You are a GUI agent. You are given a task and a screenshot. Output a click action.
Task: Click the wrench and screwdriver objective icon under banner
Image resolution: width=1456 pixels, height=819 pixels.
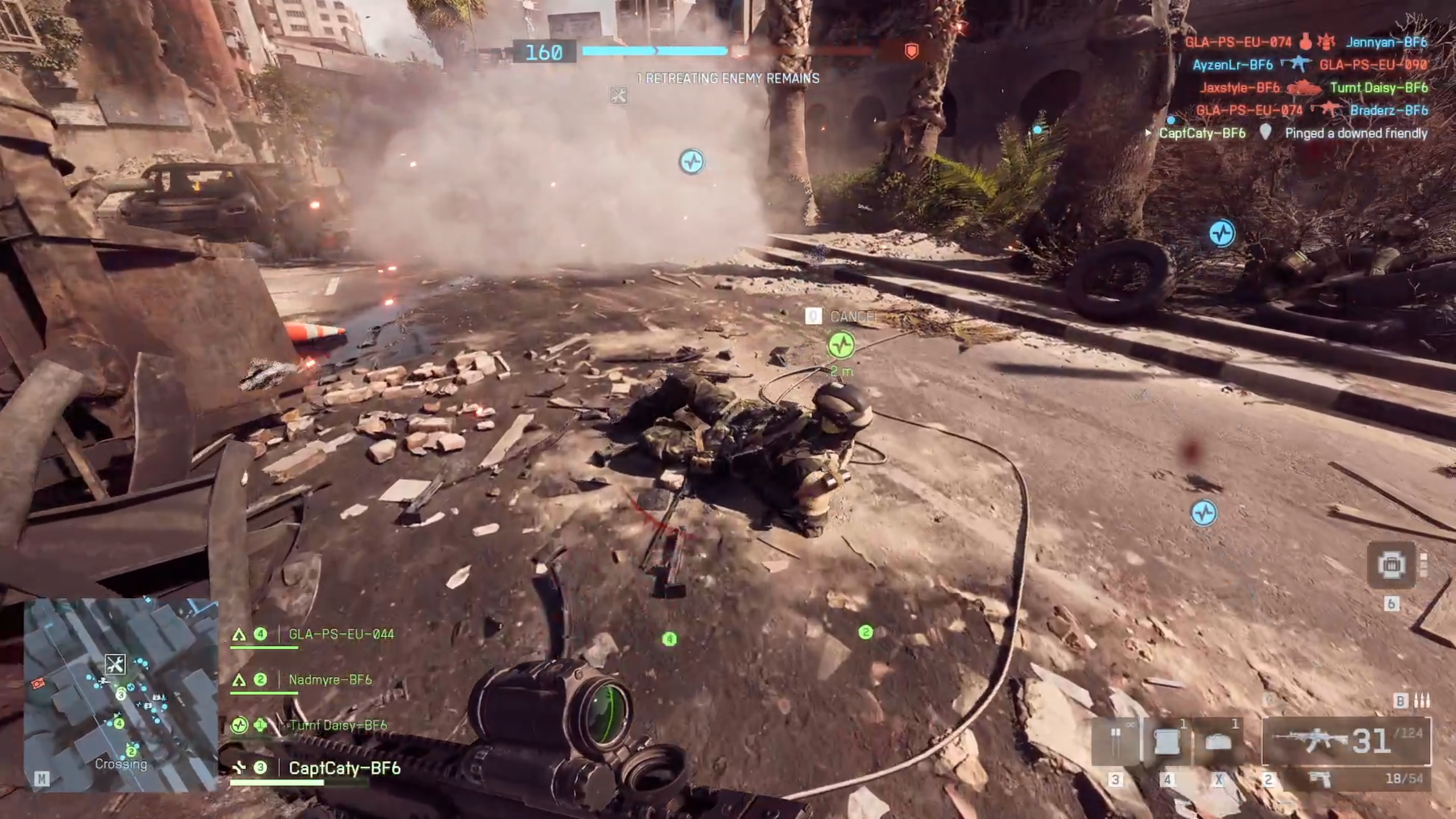[618, 96]
